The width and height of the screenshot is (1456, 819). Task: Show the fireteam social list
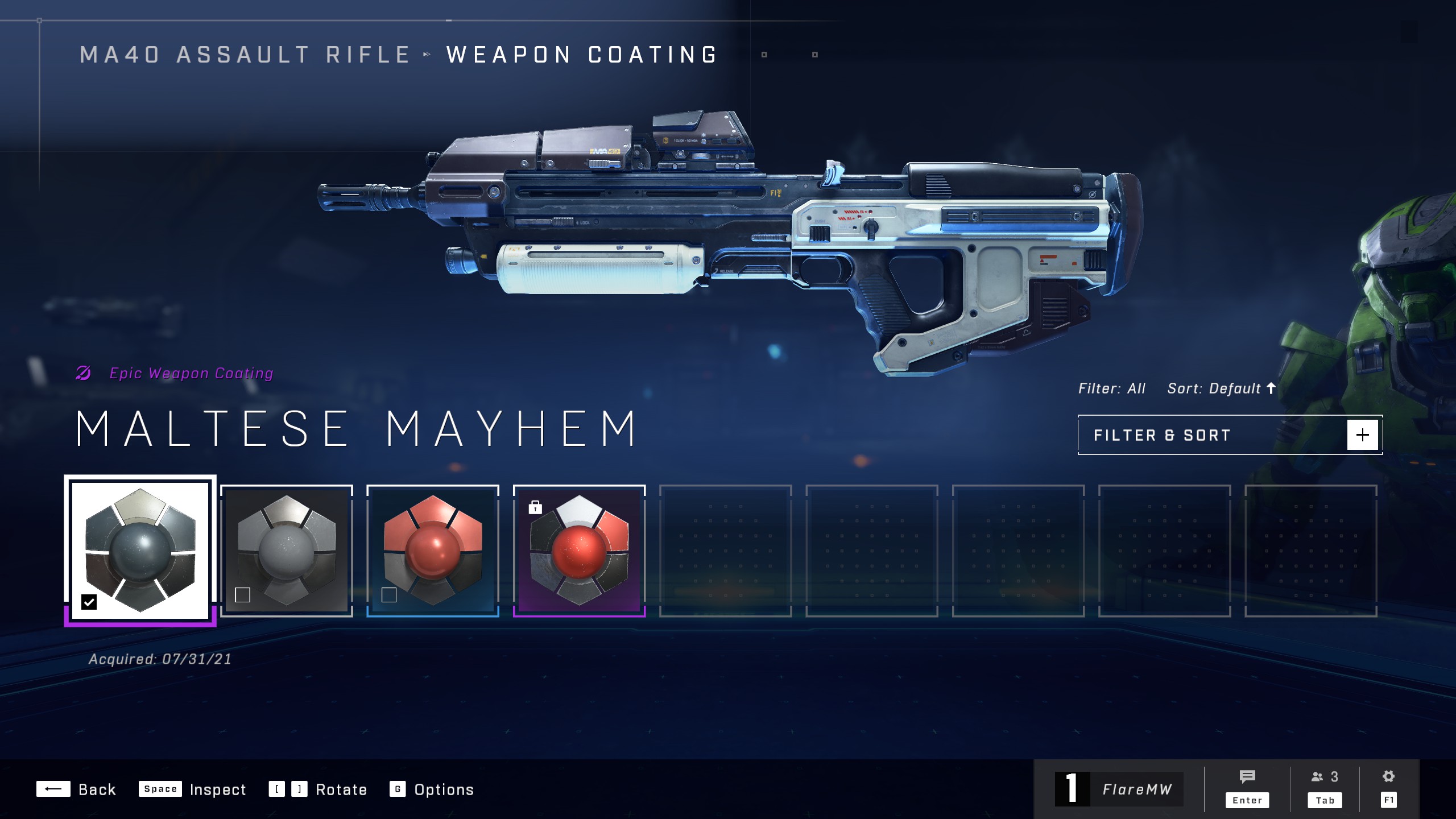[x=1325, y=788]
